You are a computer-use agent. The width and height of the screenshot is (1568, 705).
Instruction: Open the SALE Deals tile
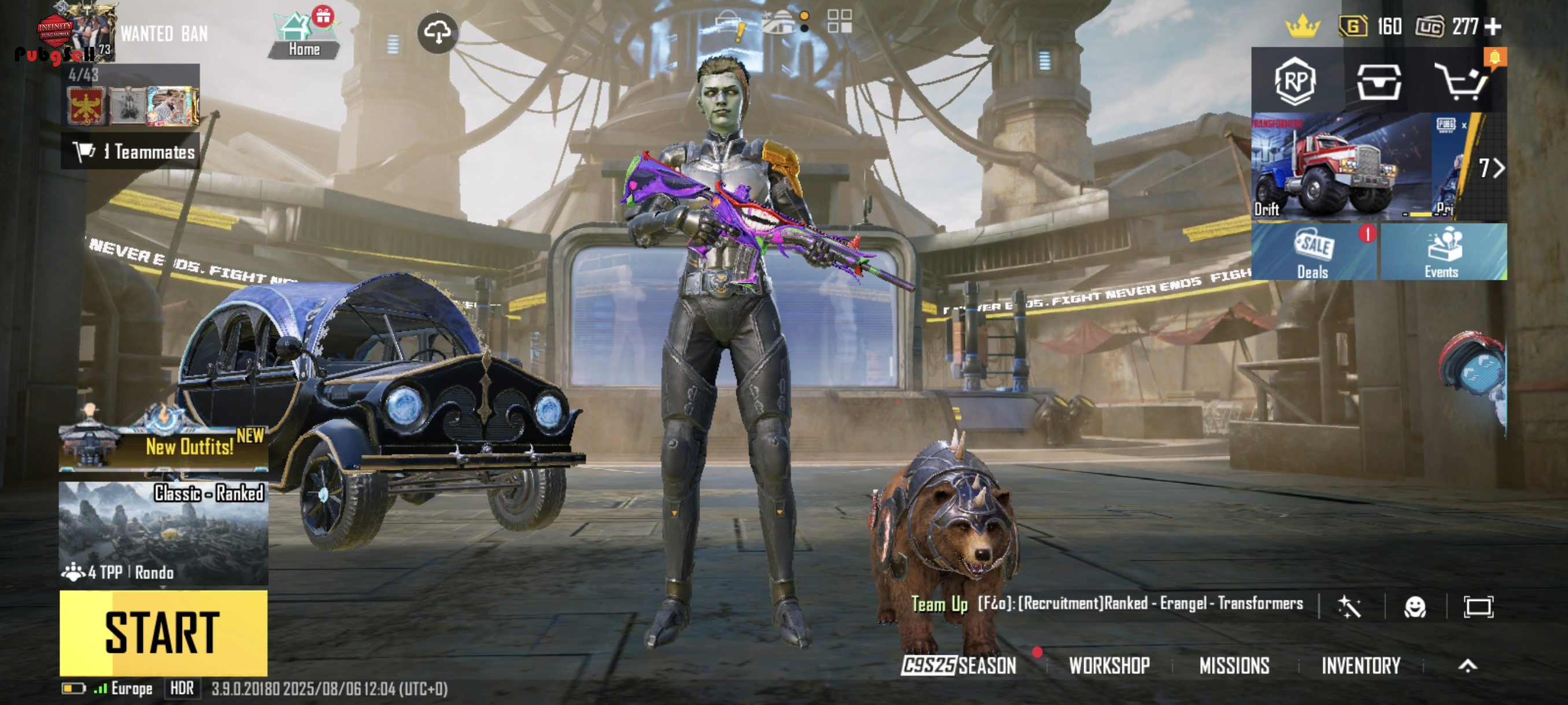click(x=1314, y=252)
